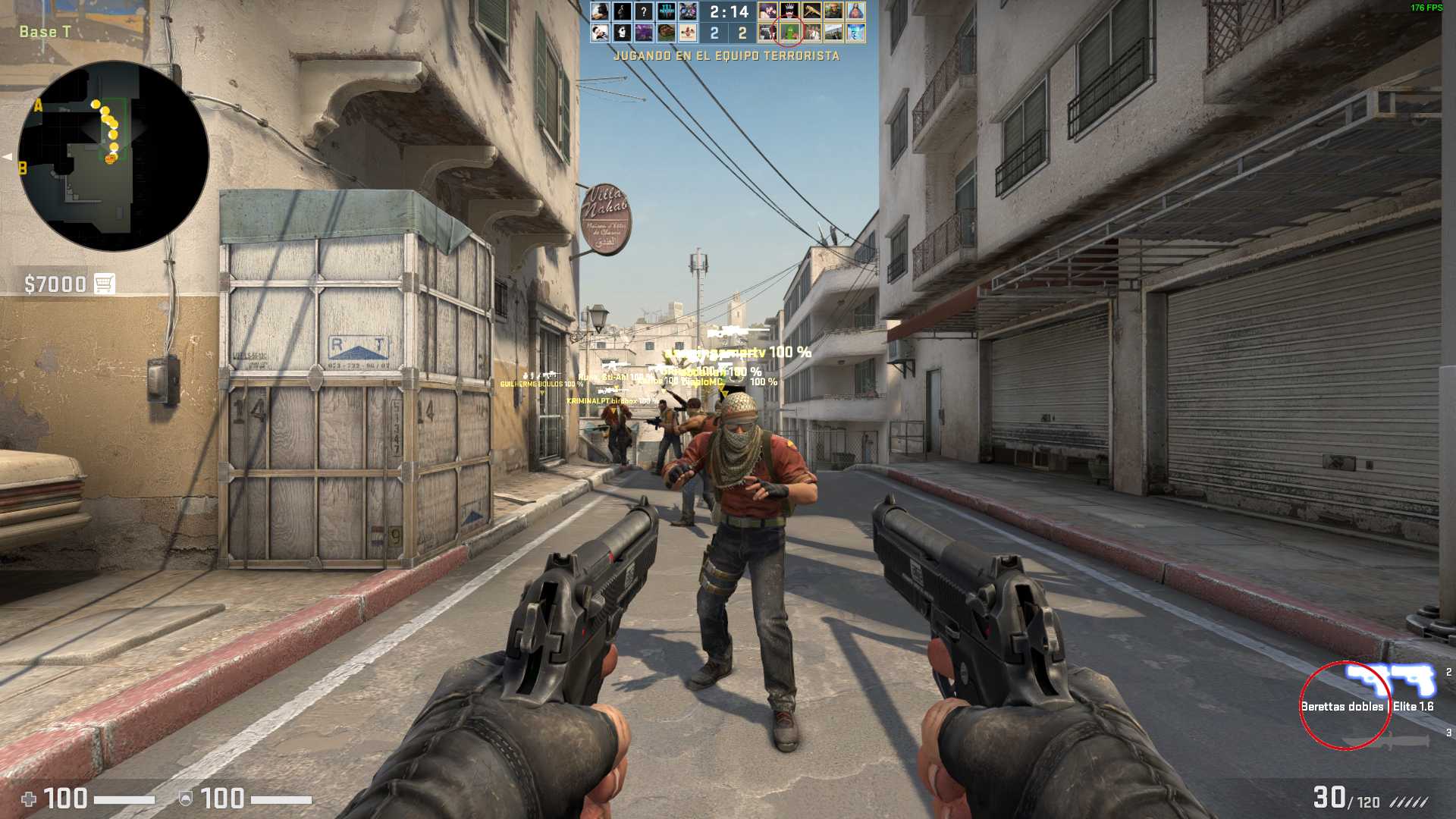
Task: Choose the crowned figure player avatar
Action: (x=789, y=11)
